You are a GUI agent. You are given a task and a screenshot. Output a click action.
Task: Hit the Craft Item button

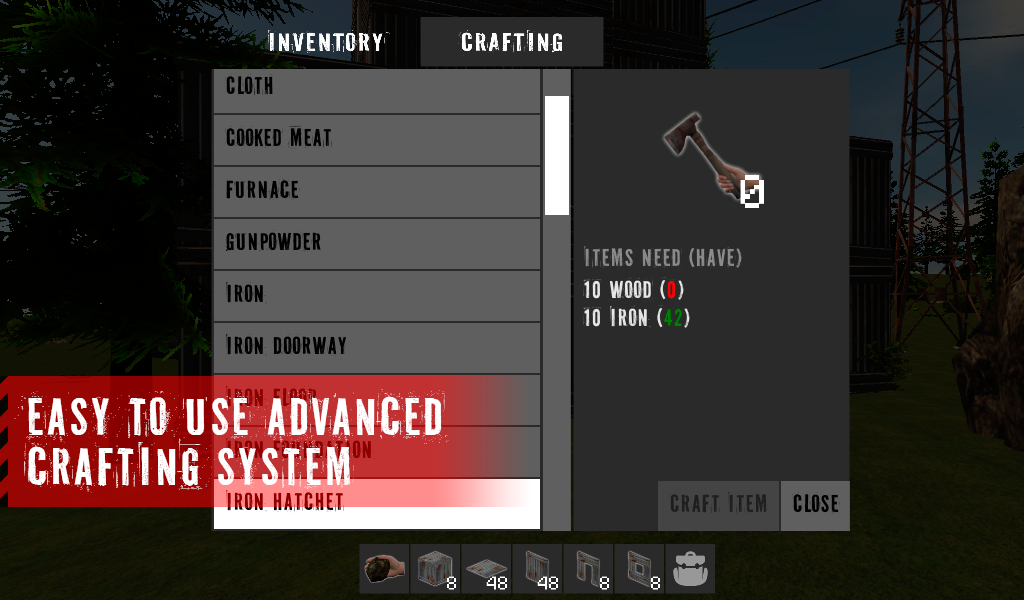click(718, 504)
